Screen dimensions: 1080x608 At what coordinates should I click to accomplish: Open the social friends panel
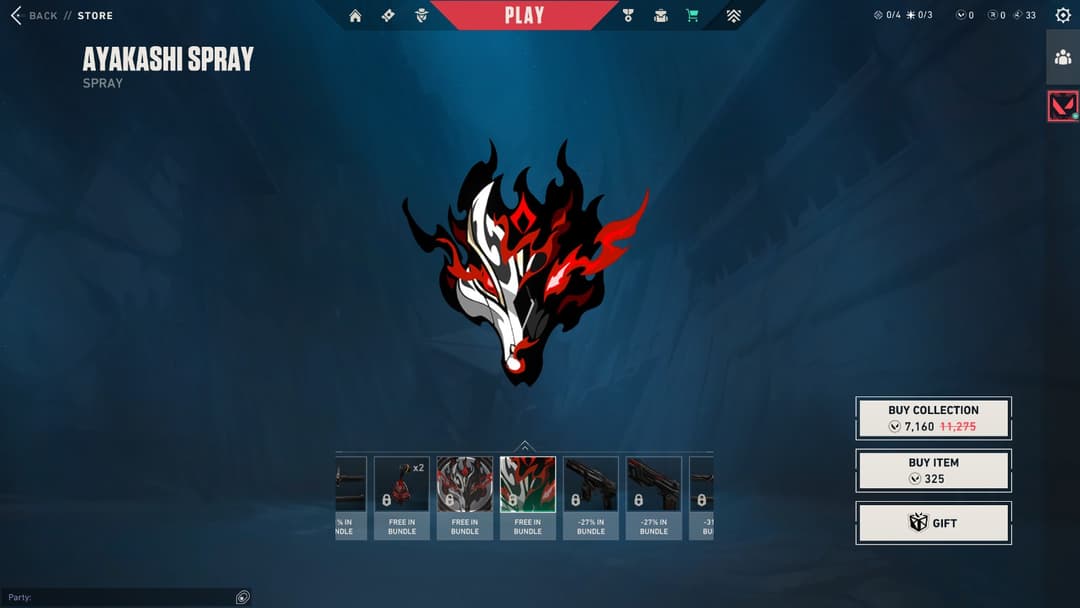pos(1063,57)
